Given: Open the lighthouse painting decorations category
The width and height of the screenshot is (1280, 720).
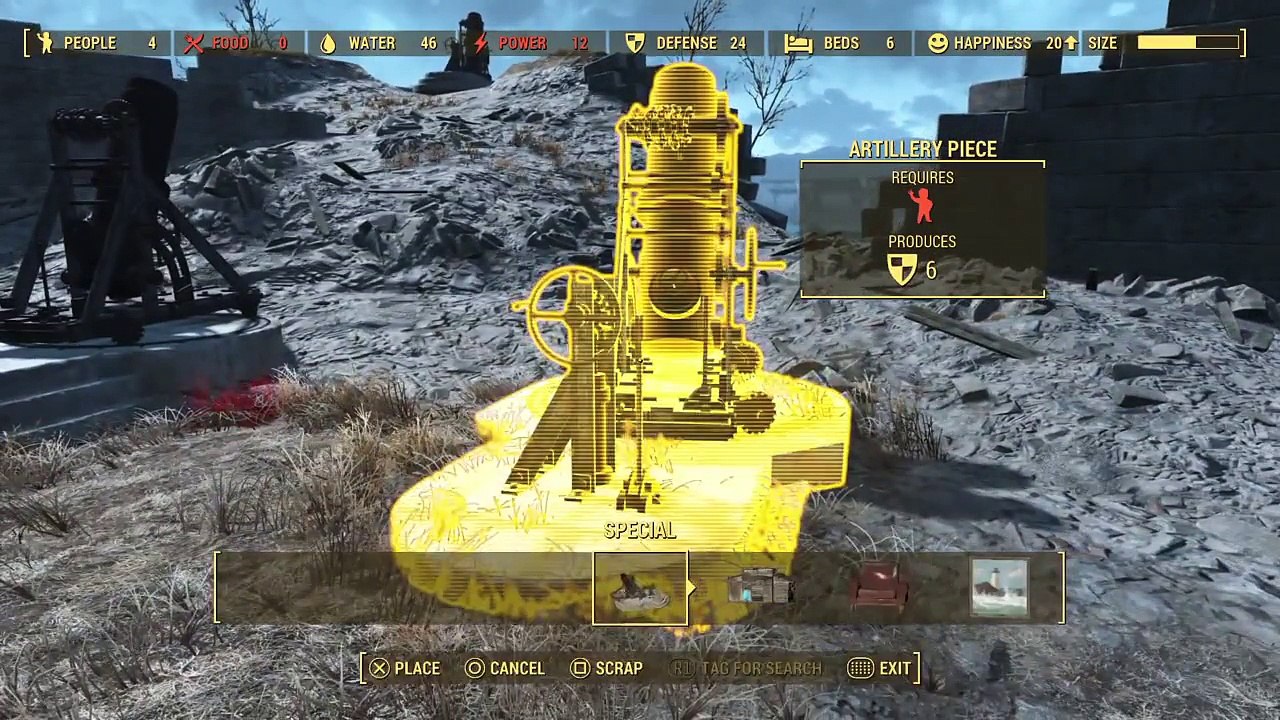Looking at the screenshot, I should [x=999, y=588].
